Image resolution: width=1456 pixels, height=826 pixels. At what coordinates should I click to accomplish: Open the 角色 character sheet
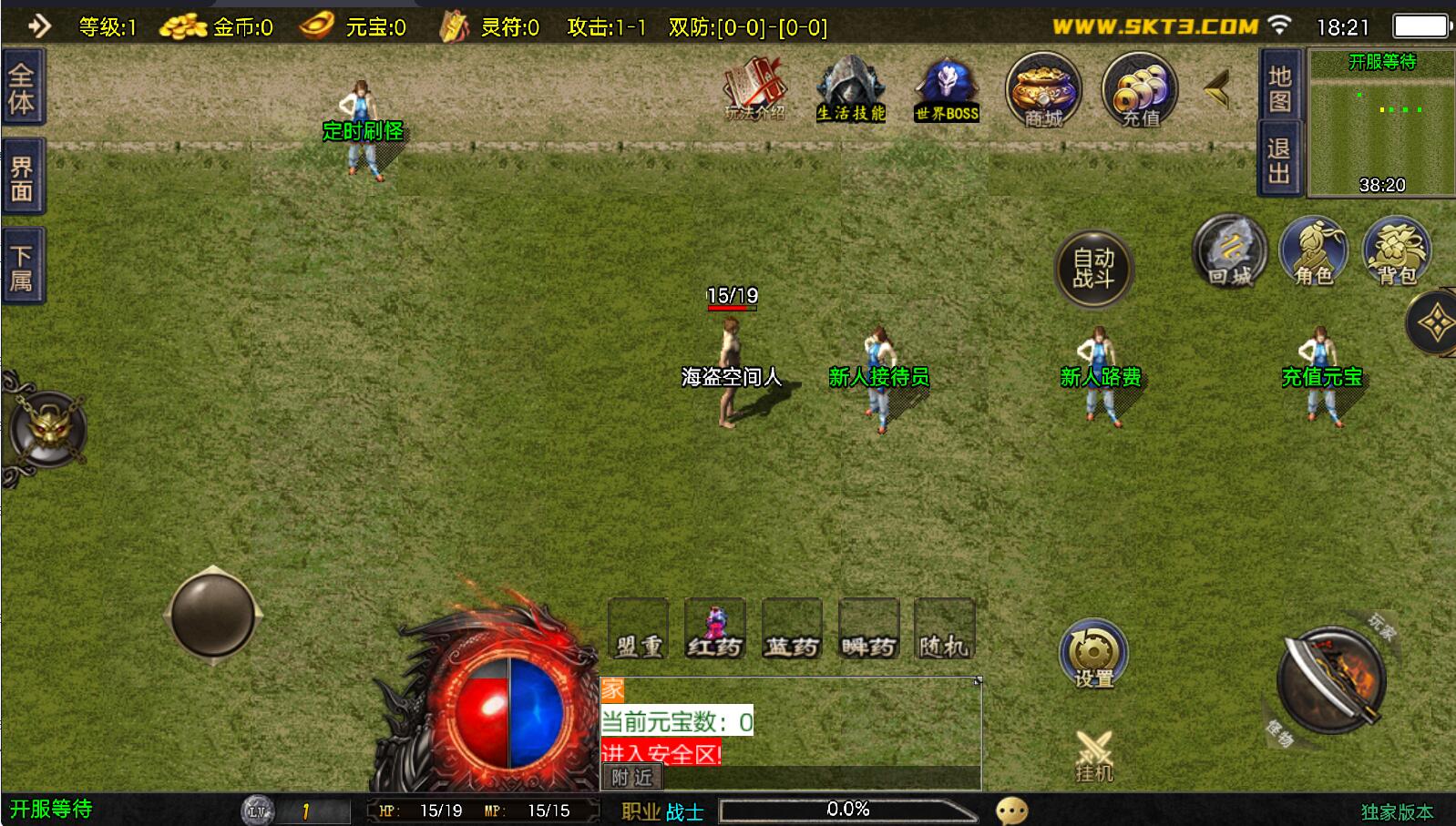click(x=1313, y=252)
